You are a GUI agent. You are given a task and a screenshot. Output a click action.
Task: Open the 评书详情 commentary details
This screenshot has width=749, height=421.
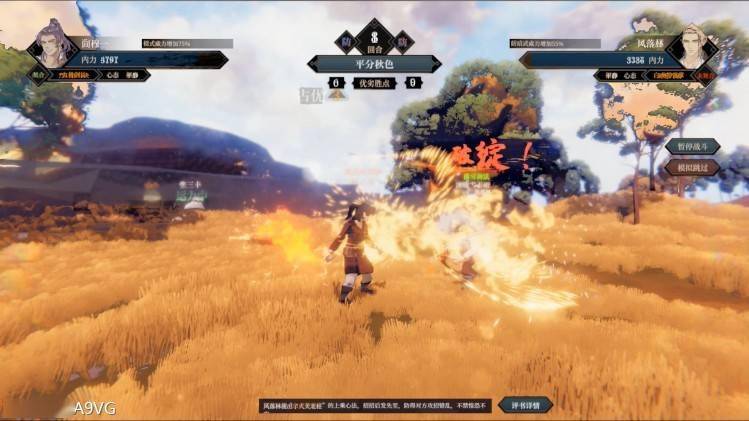point(525,405)
